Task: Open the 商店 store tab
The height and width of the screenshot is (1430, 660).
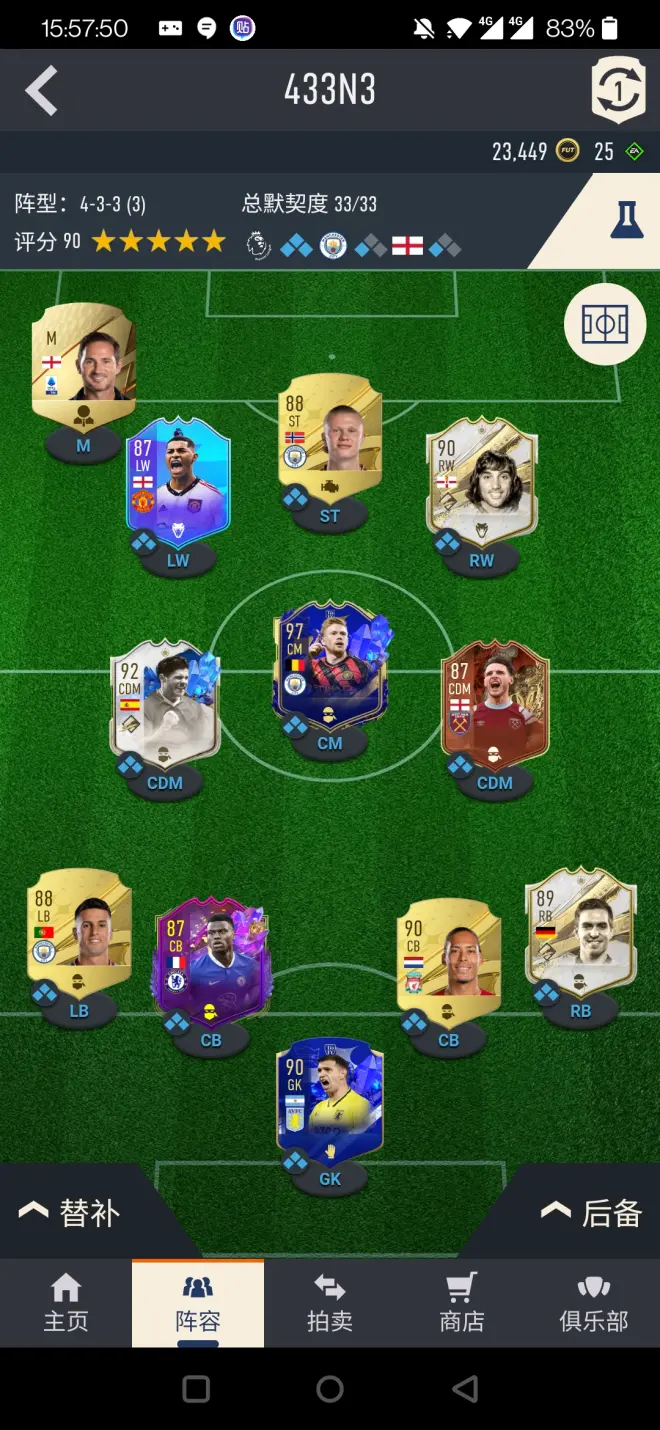Action: click(461, 1302)
